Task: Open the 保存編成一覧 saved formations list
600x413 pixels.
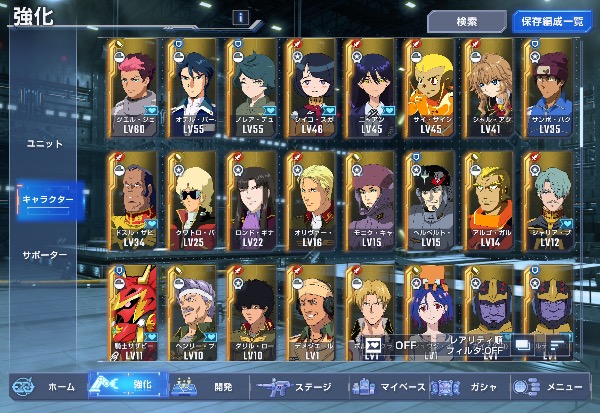Action: click(552, 20)
